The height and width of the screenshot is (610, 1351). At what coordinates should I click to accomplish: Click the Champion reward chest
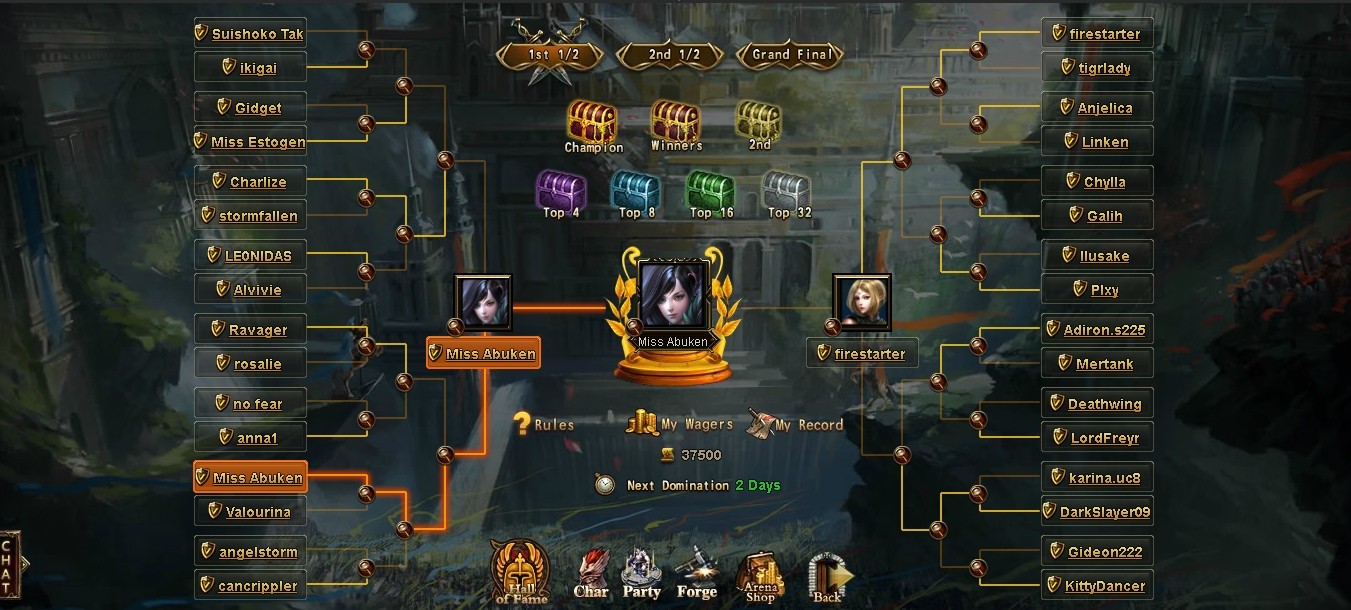(x=593, y=124)
